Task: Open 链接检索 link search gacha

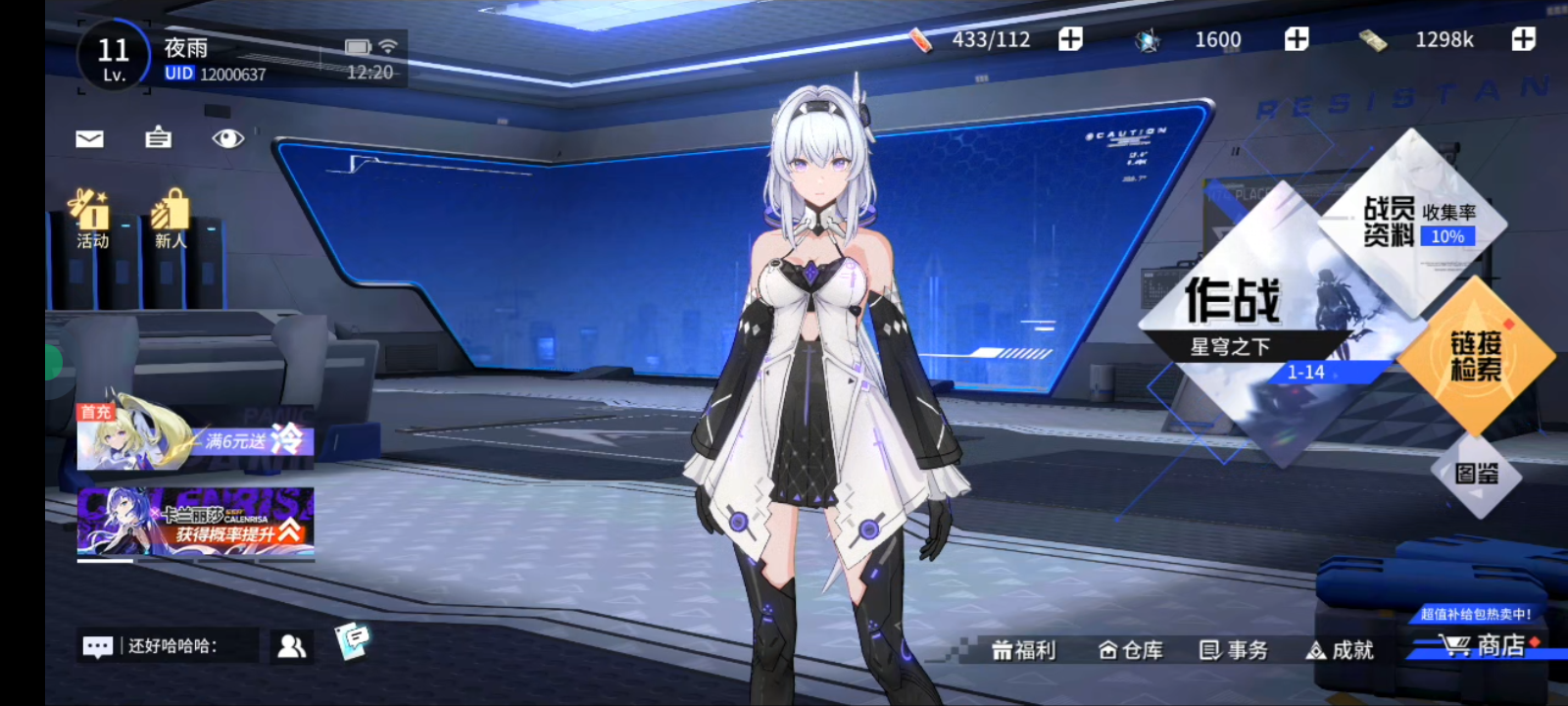Action: pos(1476,356)
